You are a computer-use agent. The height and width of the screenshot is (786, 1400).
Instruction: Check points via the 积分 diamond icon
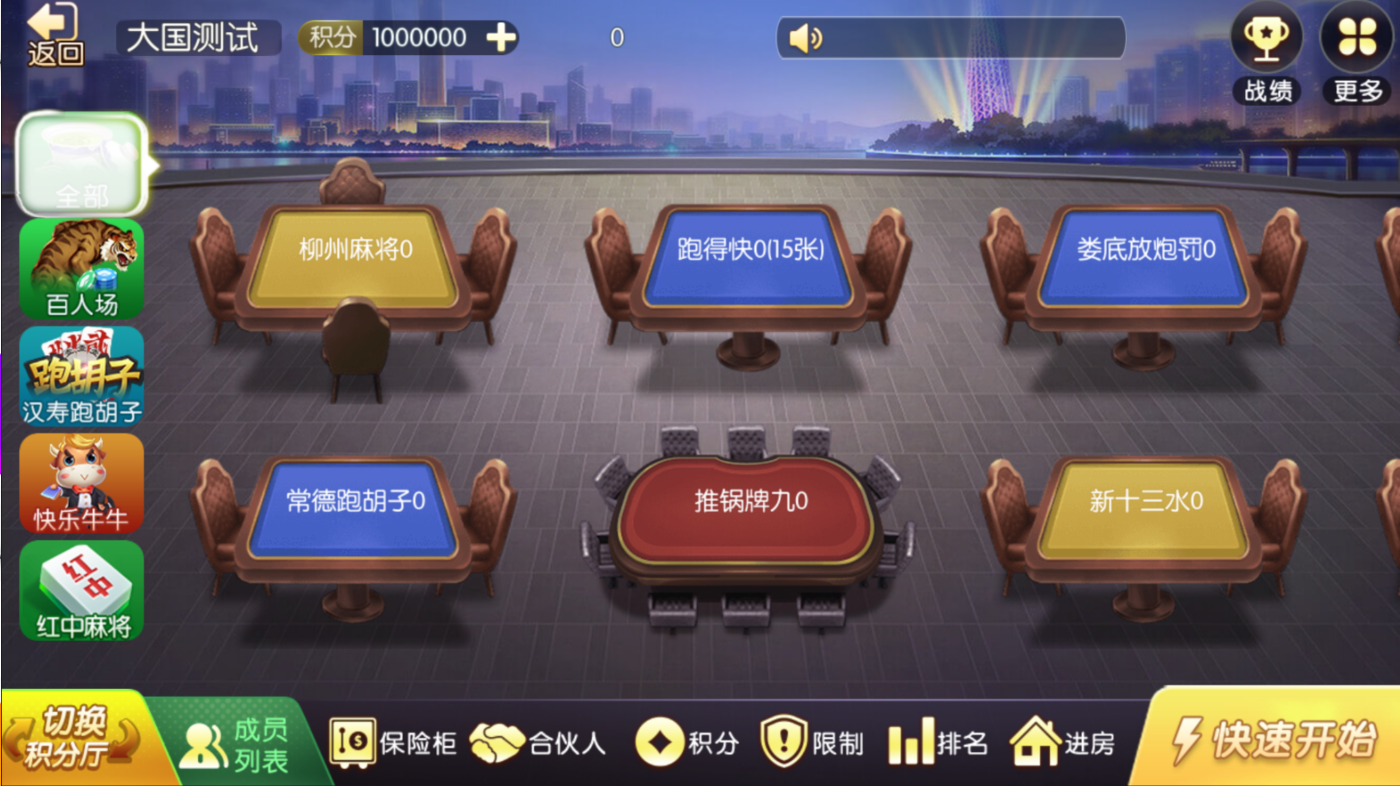pos(686,740)
